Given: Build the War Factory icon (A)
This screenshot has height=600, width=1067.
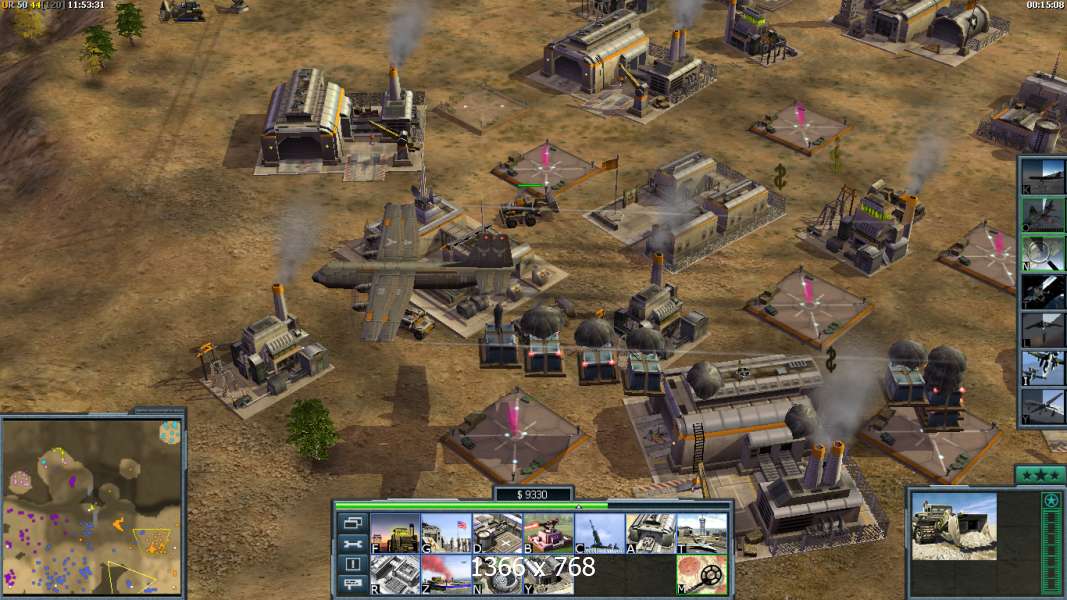Looking at the screenshot, I should (x=650, y=533).
